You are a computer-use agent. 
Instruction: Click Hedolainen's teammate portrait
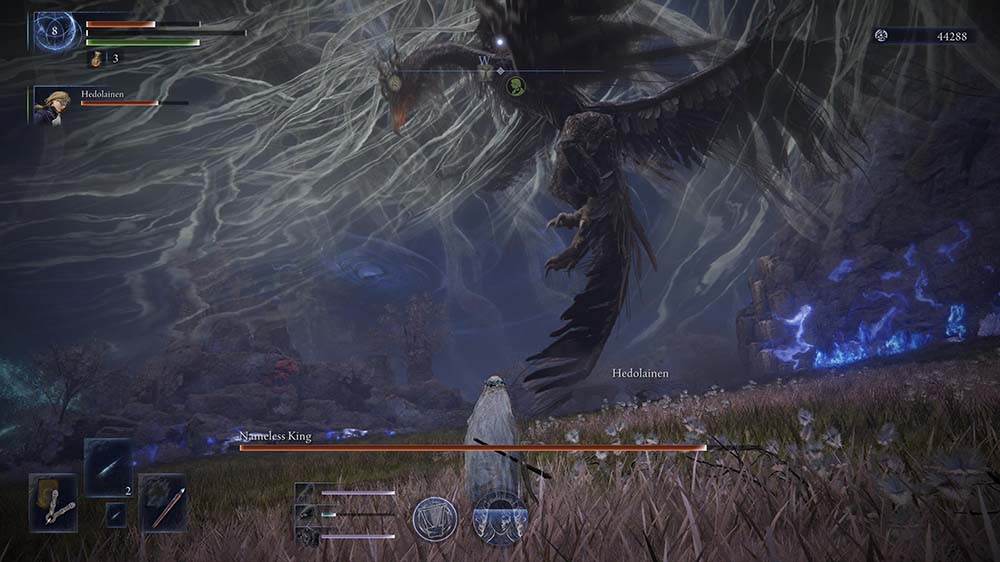49,105
